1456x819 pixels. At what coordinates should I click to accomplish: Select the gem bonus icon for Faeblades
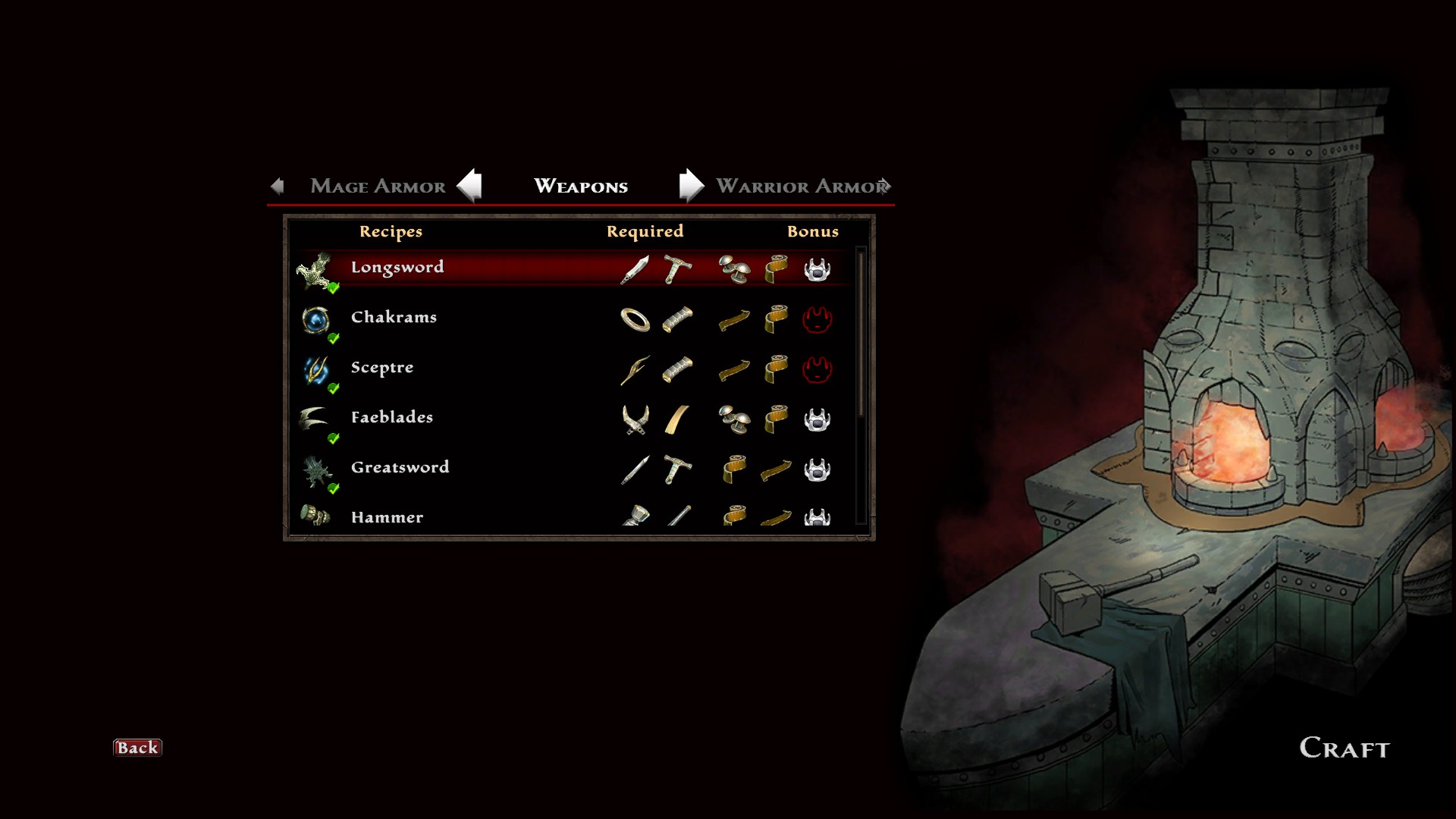coord(818,419)
